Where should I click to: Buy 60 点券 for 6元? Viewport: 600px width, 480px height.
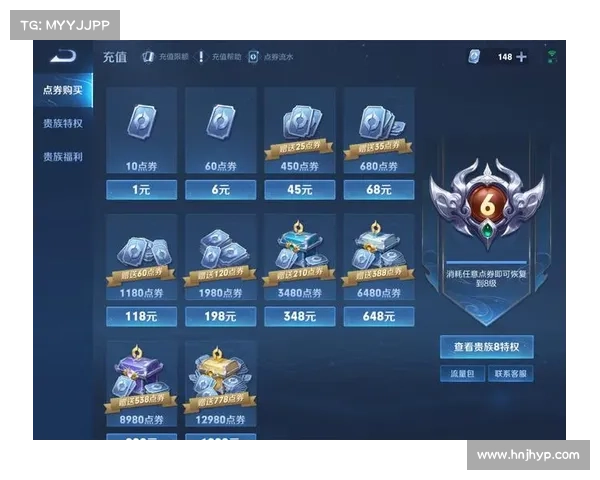tap(221, 189)
